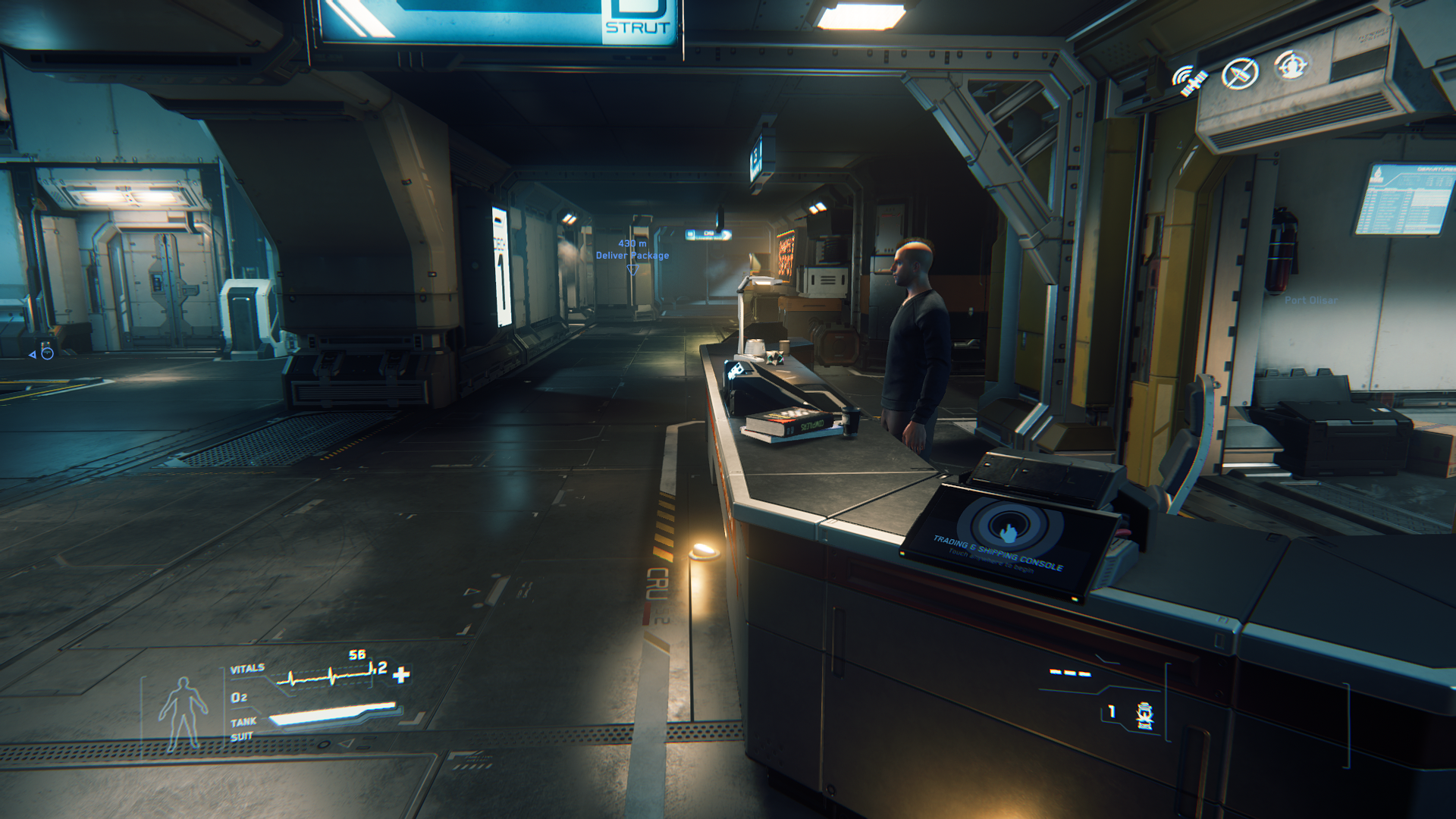
Task: Select the body silhouette status figure
Action: pos(183,713)
